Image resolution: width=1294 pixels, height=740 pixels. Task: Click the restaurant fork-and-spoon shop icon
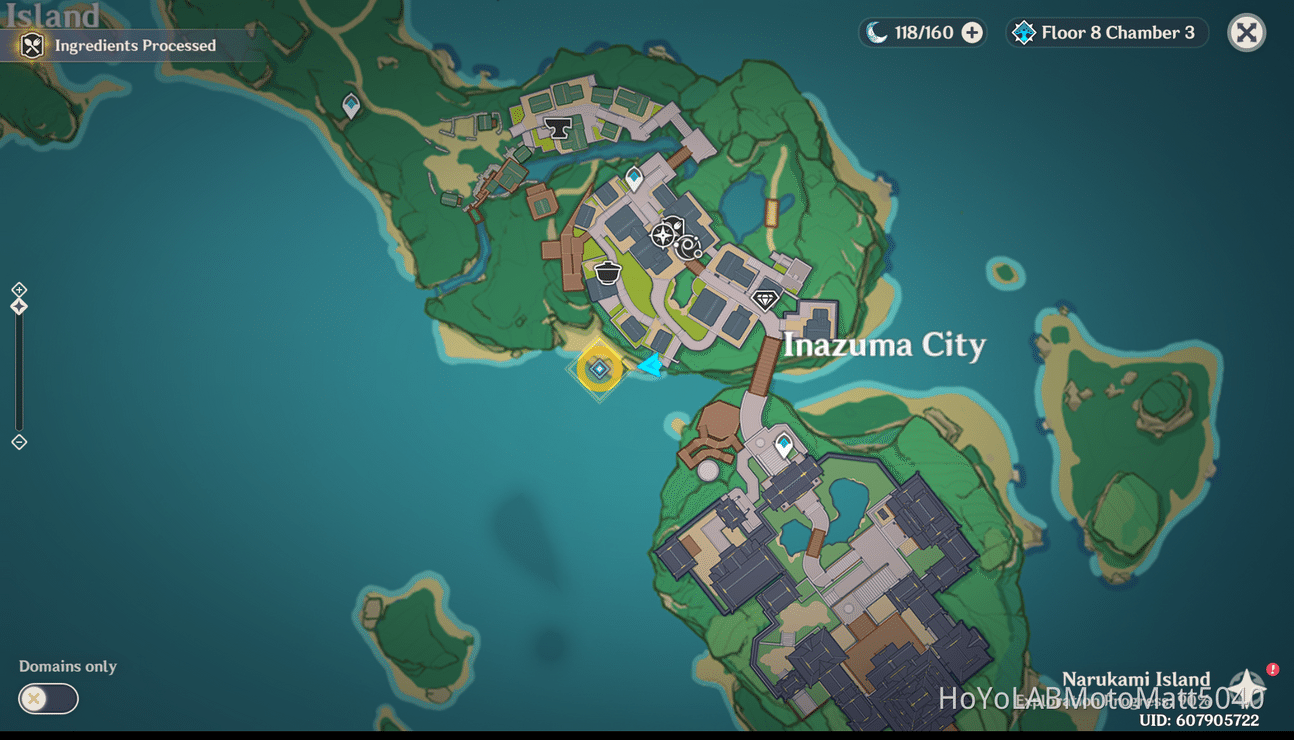point(677,225)
